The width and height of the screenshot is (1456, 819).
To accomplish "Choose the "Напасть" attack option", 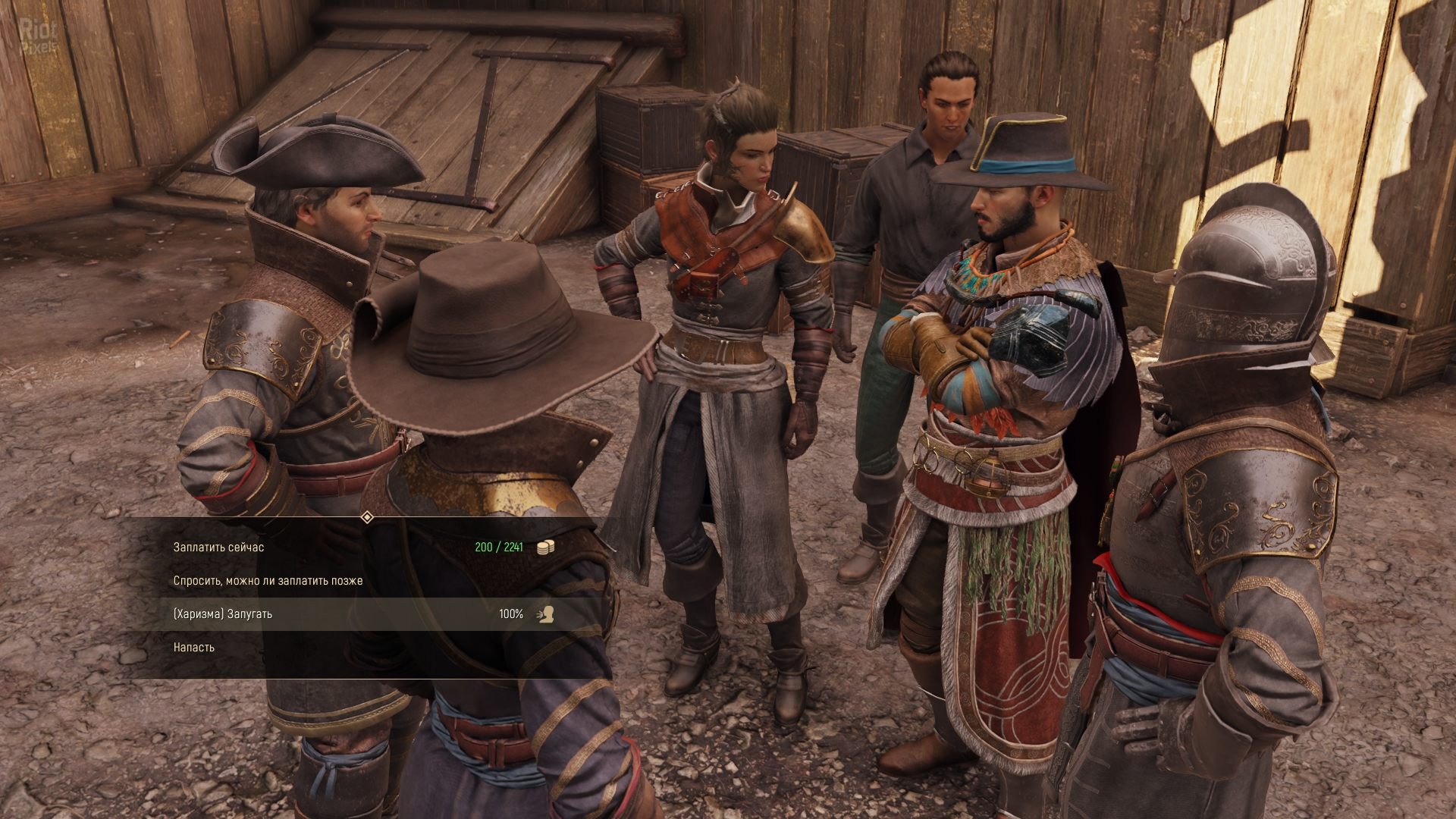I will [194, 647].
